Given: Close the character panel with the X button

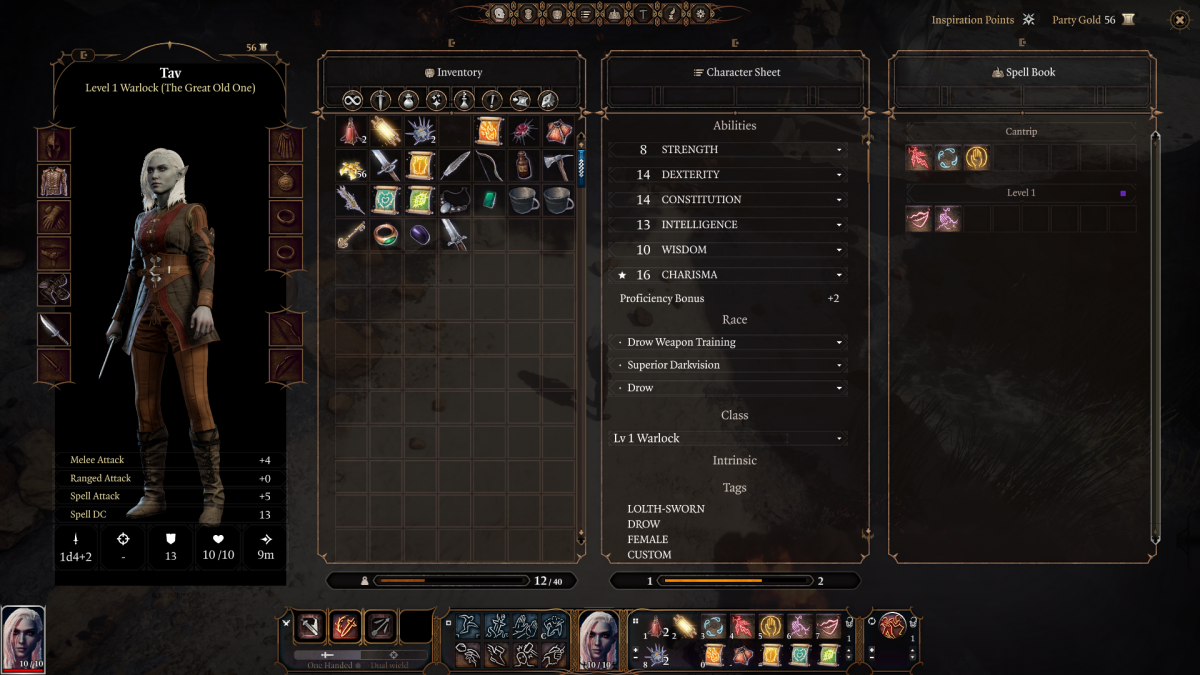Looking at the screenshot, I should [1177, 18].
